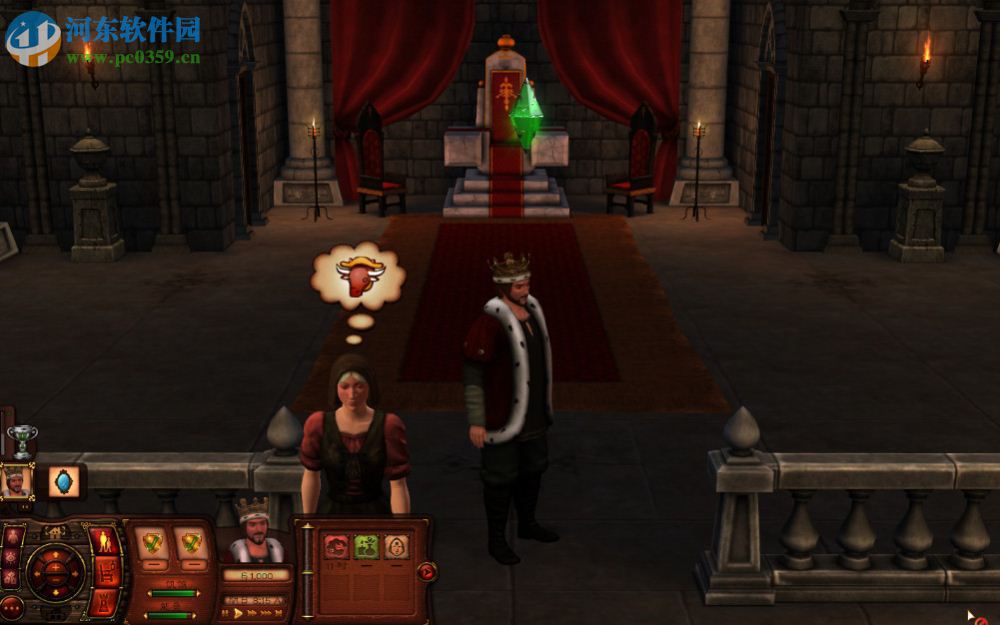
Task: Select the beige face buff icon
Action: (396, 546)
